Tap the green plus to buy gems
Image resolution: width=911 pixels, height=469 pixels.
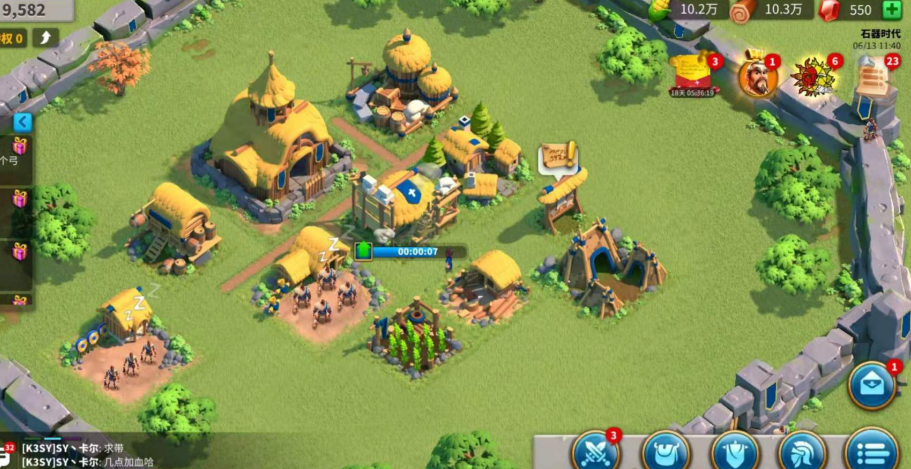click(892, 10)
